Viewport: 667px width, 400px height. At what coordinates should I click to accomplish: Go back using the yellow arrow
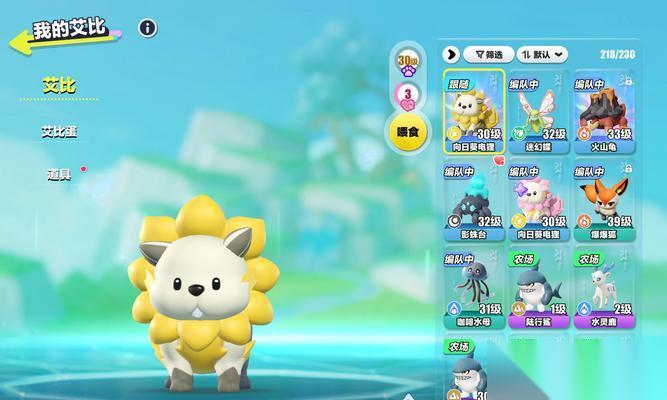[18, 42]
